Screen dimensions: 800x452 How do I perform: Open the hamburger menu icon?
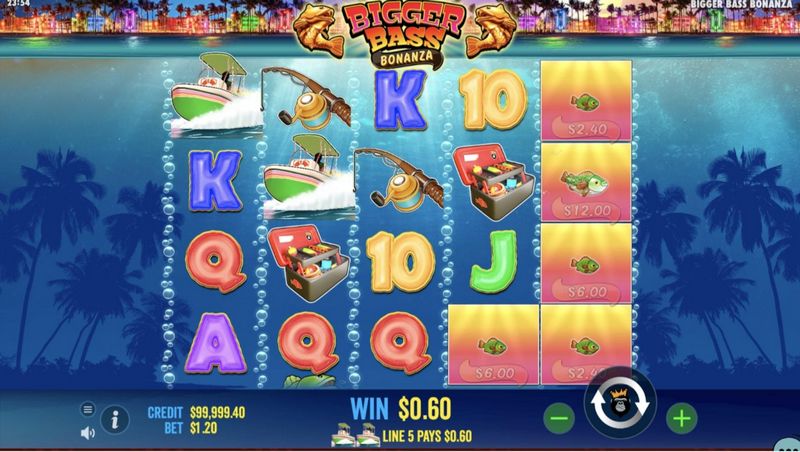(x=88, y=409)
